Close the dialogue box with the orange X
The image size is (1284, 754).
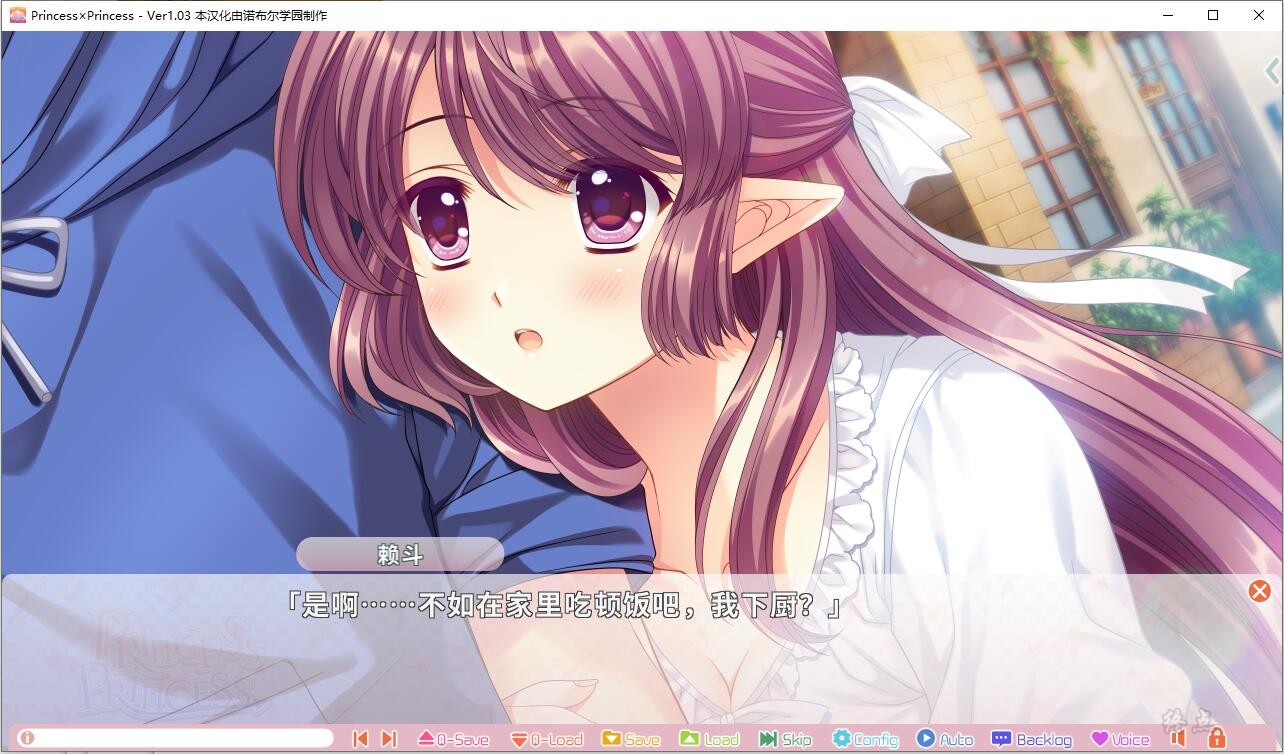click(1259, 591)
